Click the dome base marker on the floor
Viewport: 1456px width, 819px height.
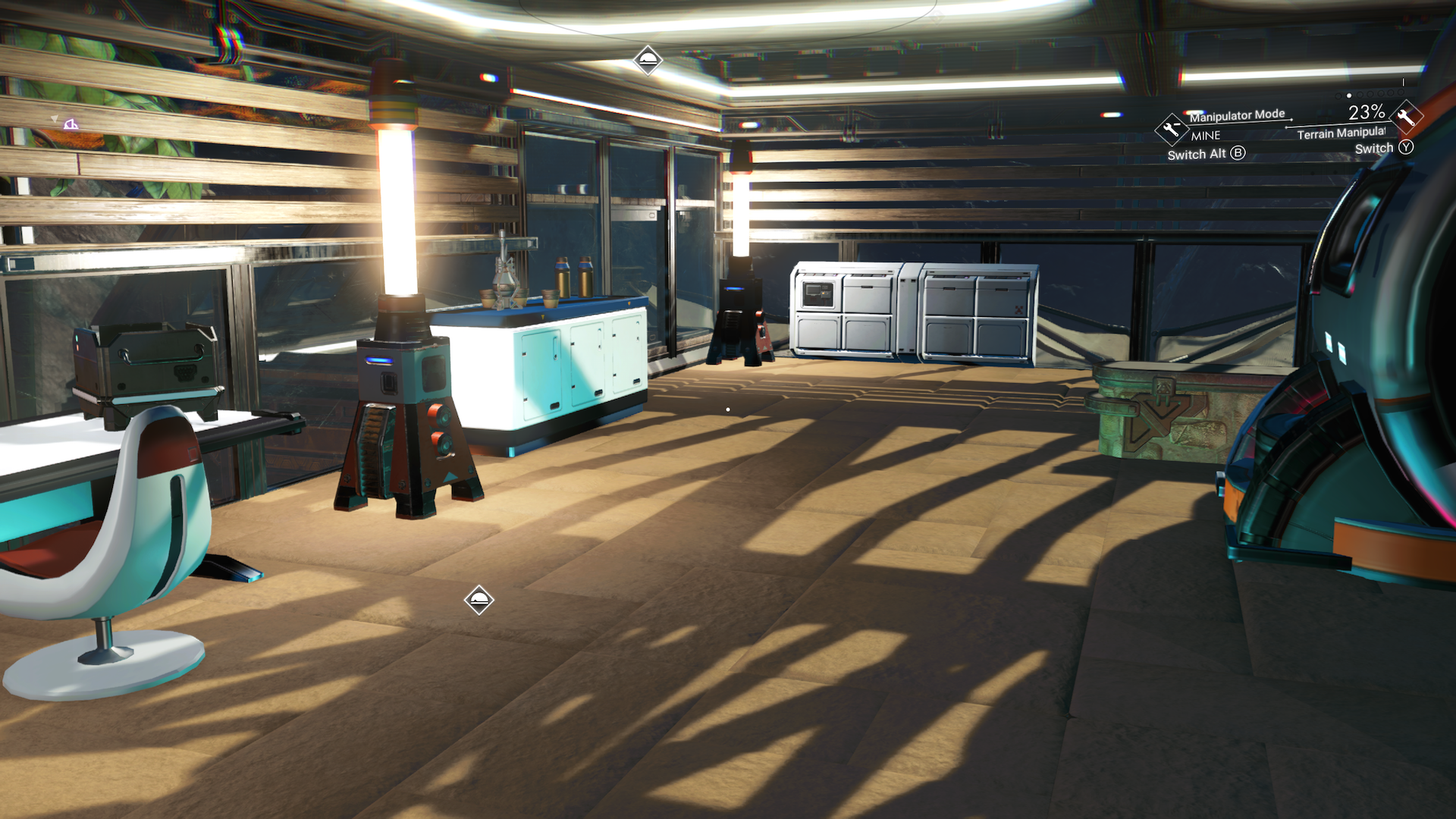tap(479, 599)
